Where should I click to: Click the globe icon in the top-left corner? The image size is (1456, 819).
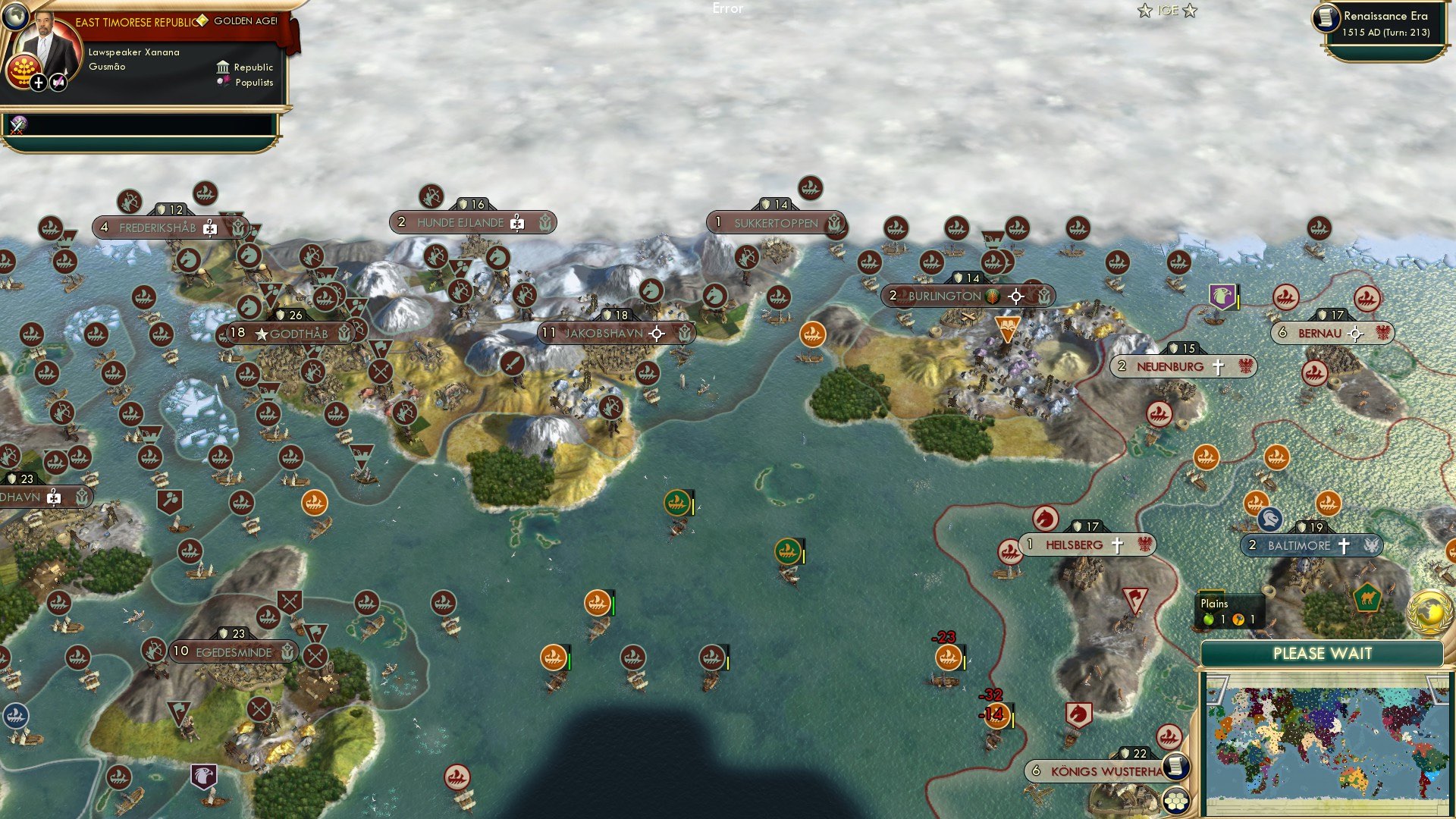point(17,17)
